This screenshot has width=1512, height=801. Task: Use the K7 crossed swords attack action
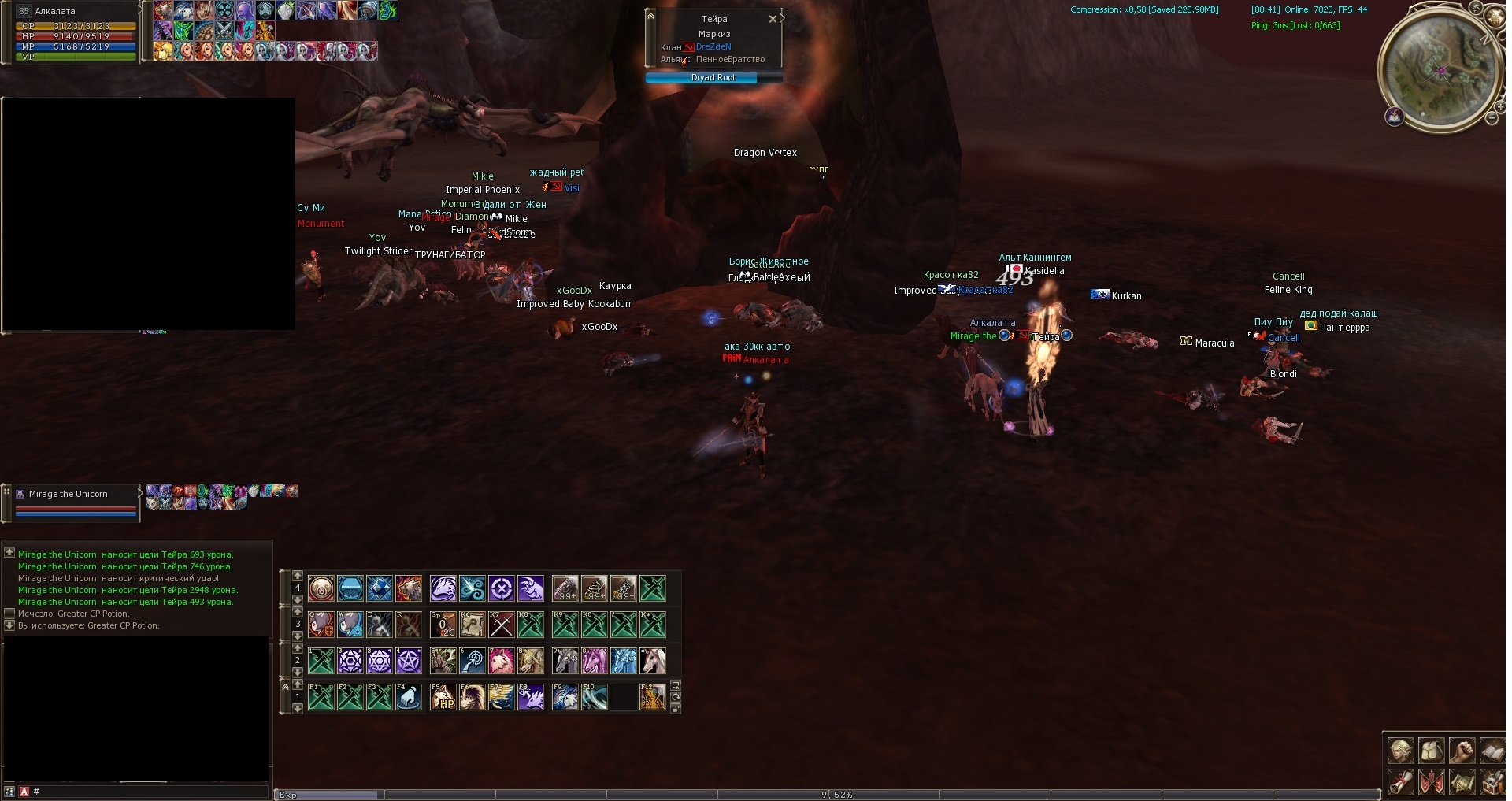(x=502, y=625)
